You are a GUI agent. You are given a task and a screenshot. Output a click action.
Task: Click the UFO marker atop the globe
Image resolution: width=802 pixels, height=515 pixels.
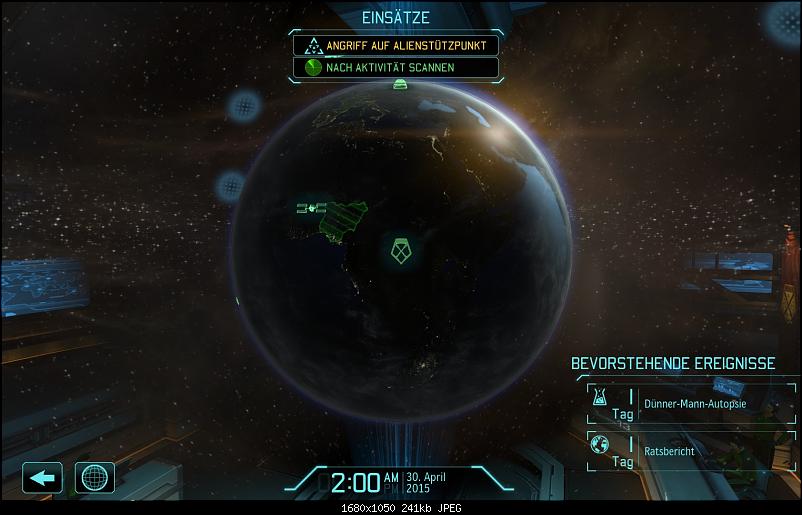(x=400, y=85)
